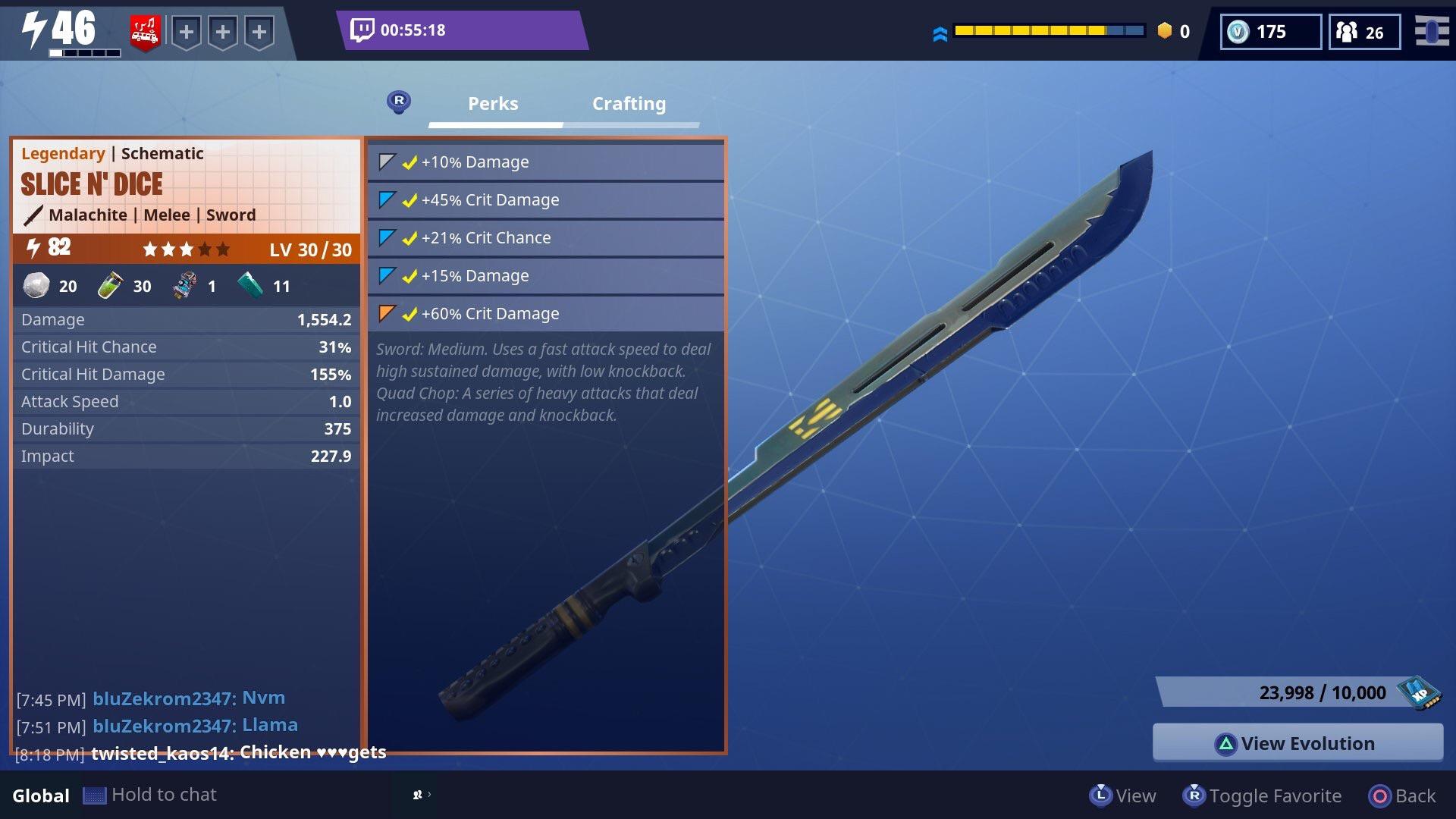This screenshot has width=1456, height=819.
Task: Select the Perks tab
Action: (x=493, y=104)
